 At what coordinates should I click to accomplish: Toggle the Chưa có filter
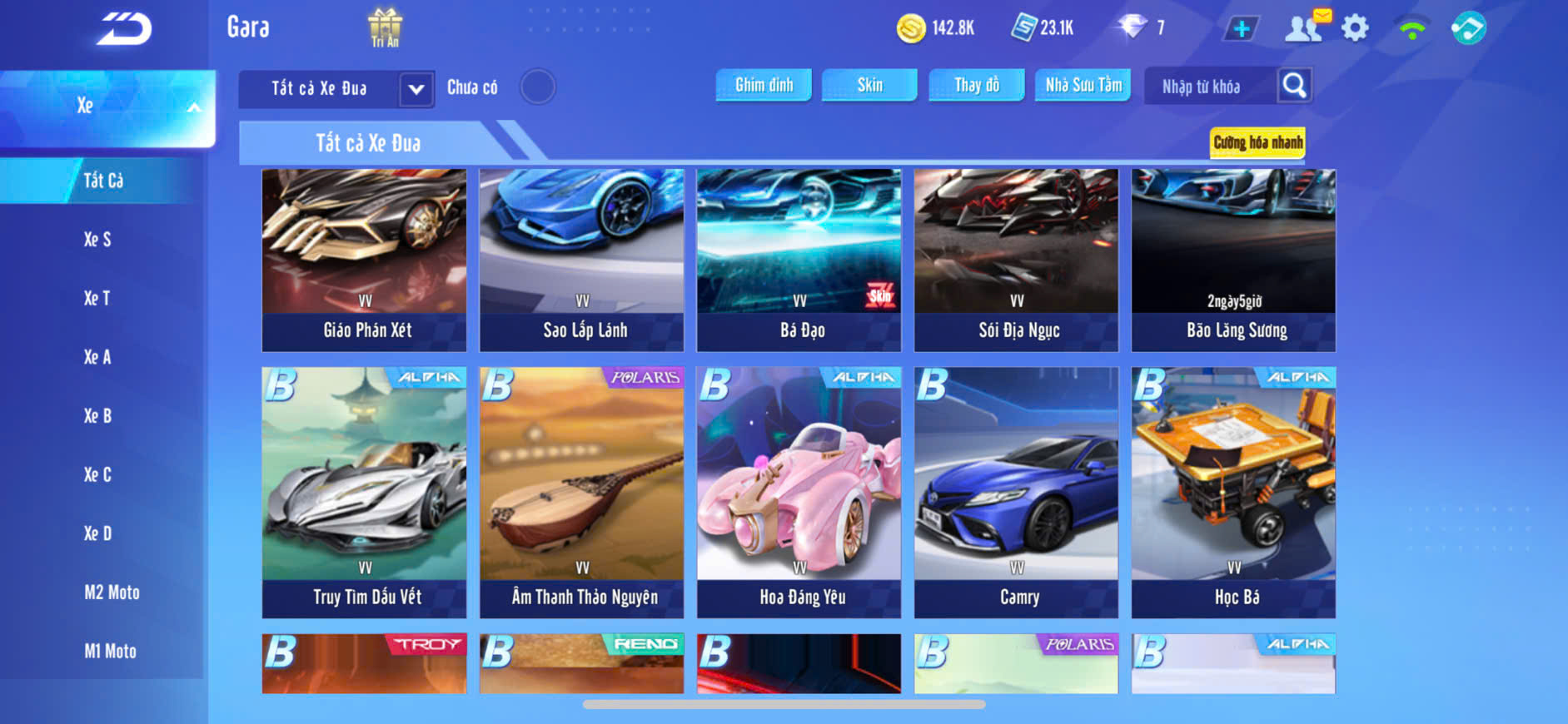tap(538, 87)
